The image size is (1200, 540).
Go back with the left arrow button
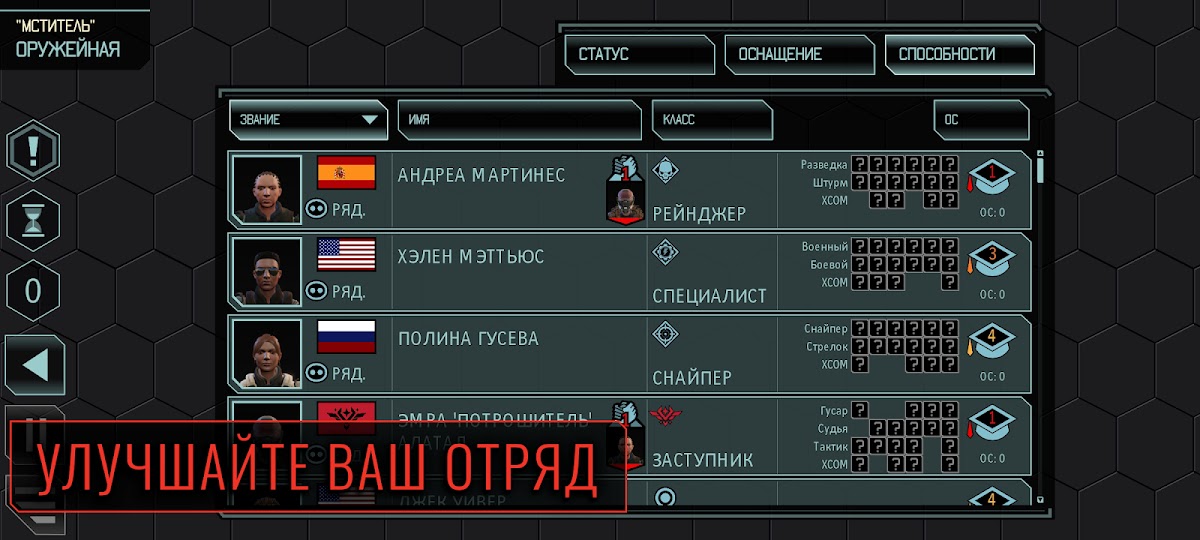[35, 365]
